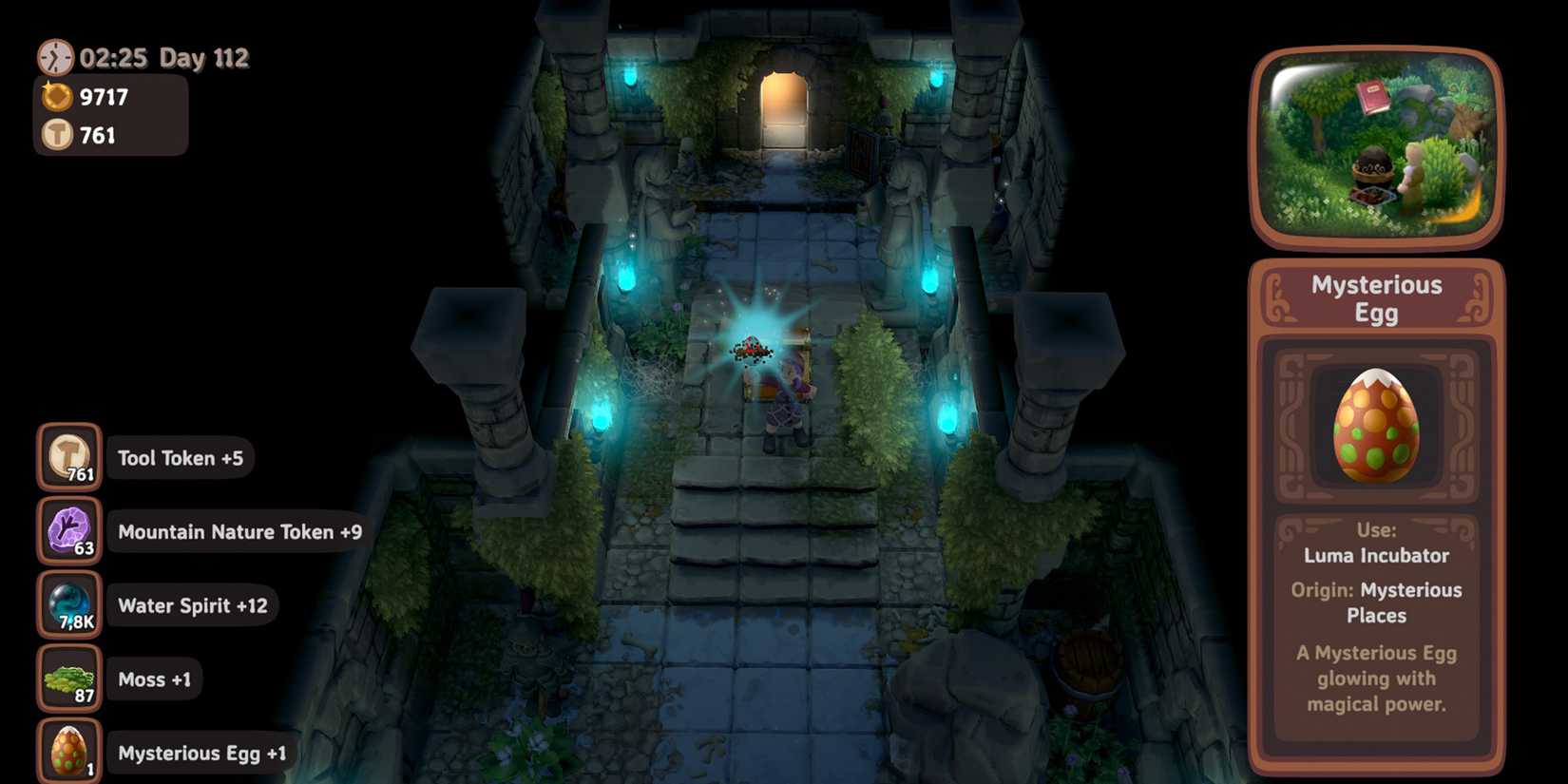
Task: Click the Mysterious Egg panel title
Action: [x=1375, y=297]
